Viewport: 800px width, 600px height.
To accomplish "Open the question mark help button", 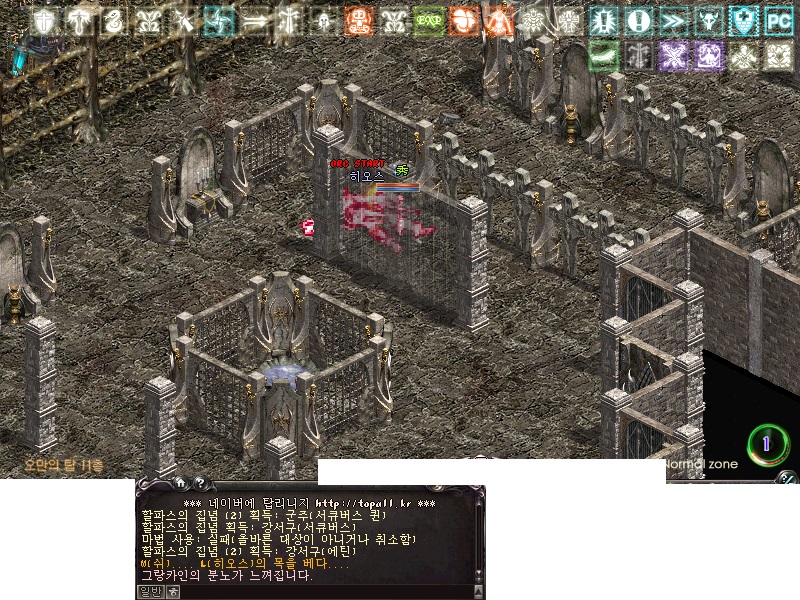I will 201,483.
